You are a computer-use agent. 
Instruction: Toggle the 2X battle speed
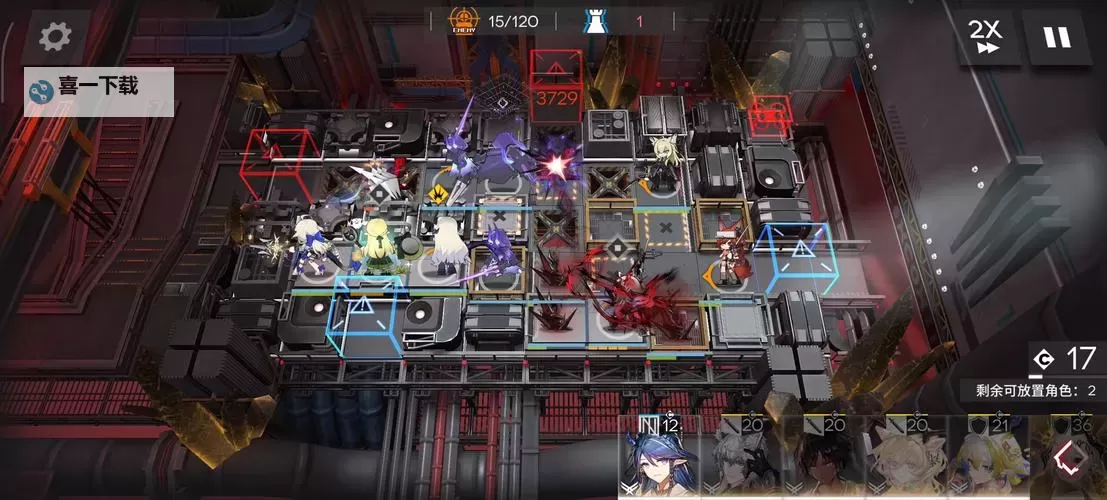pyautogui.click(x=985, y=37)
